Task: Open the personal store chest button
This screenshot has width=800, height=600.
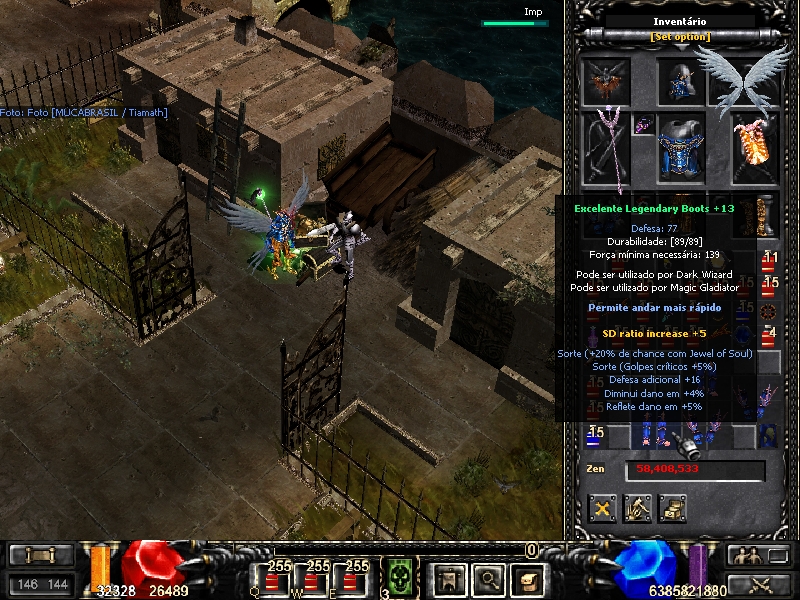Action: coord(672,508)
